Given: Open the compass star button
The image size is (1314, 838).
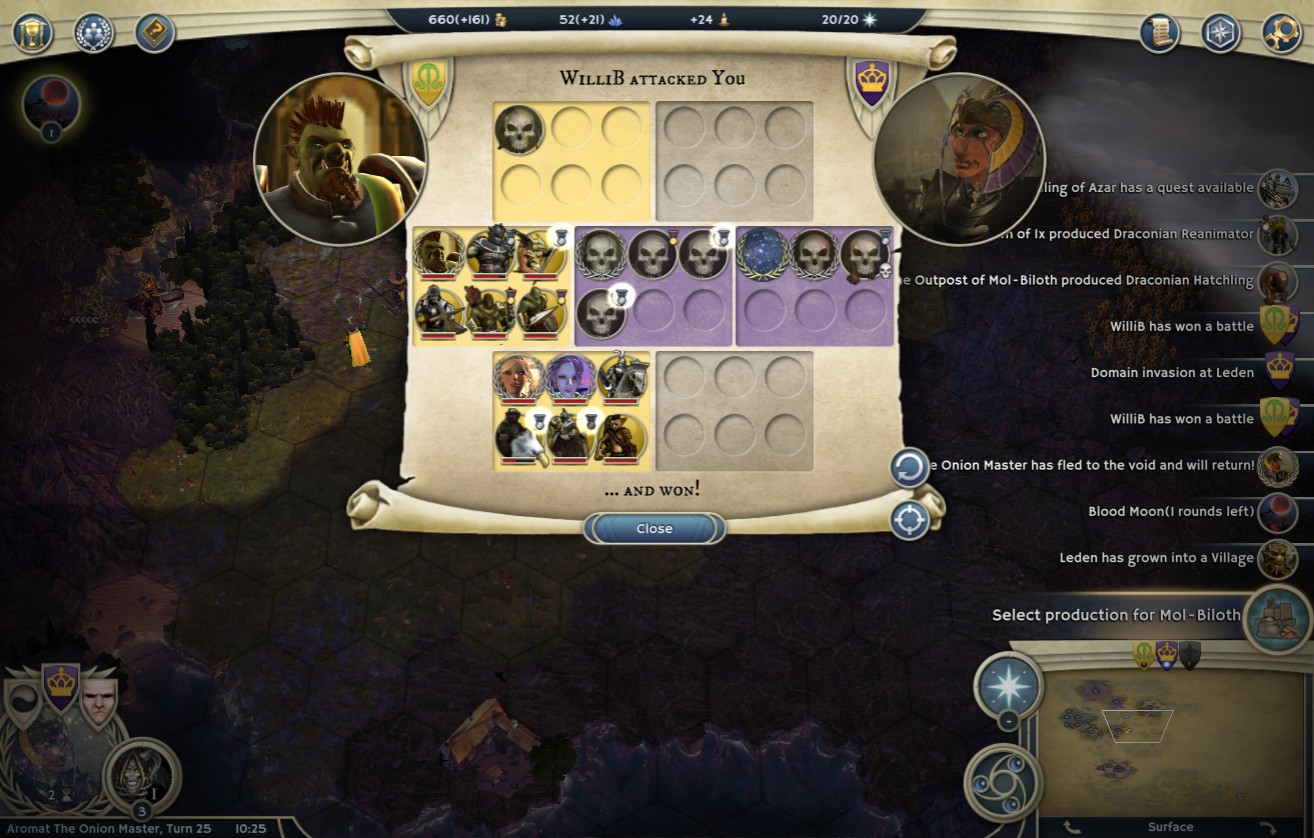Looking at the screenshot, I should click(x=1220, y=33).
